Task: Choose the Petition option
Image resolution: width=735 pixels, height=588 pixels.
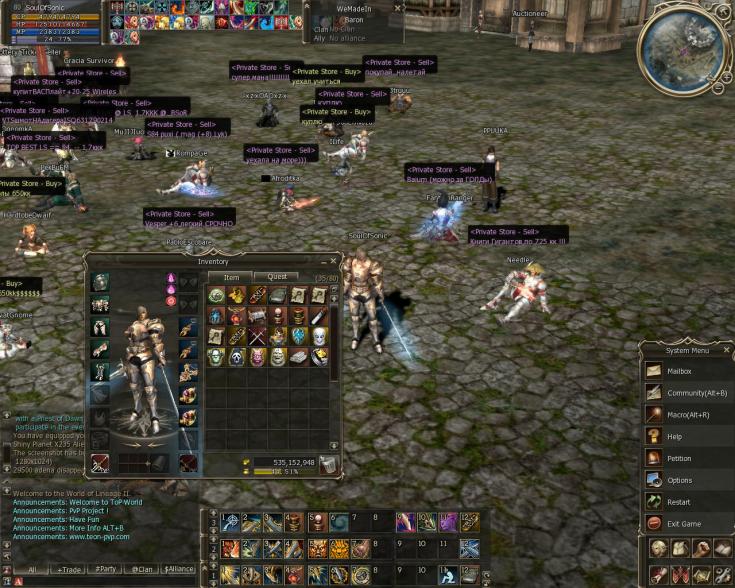Action: [679, 459]
